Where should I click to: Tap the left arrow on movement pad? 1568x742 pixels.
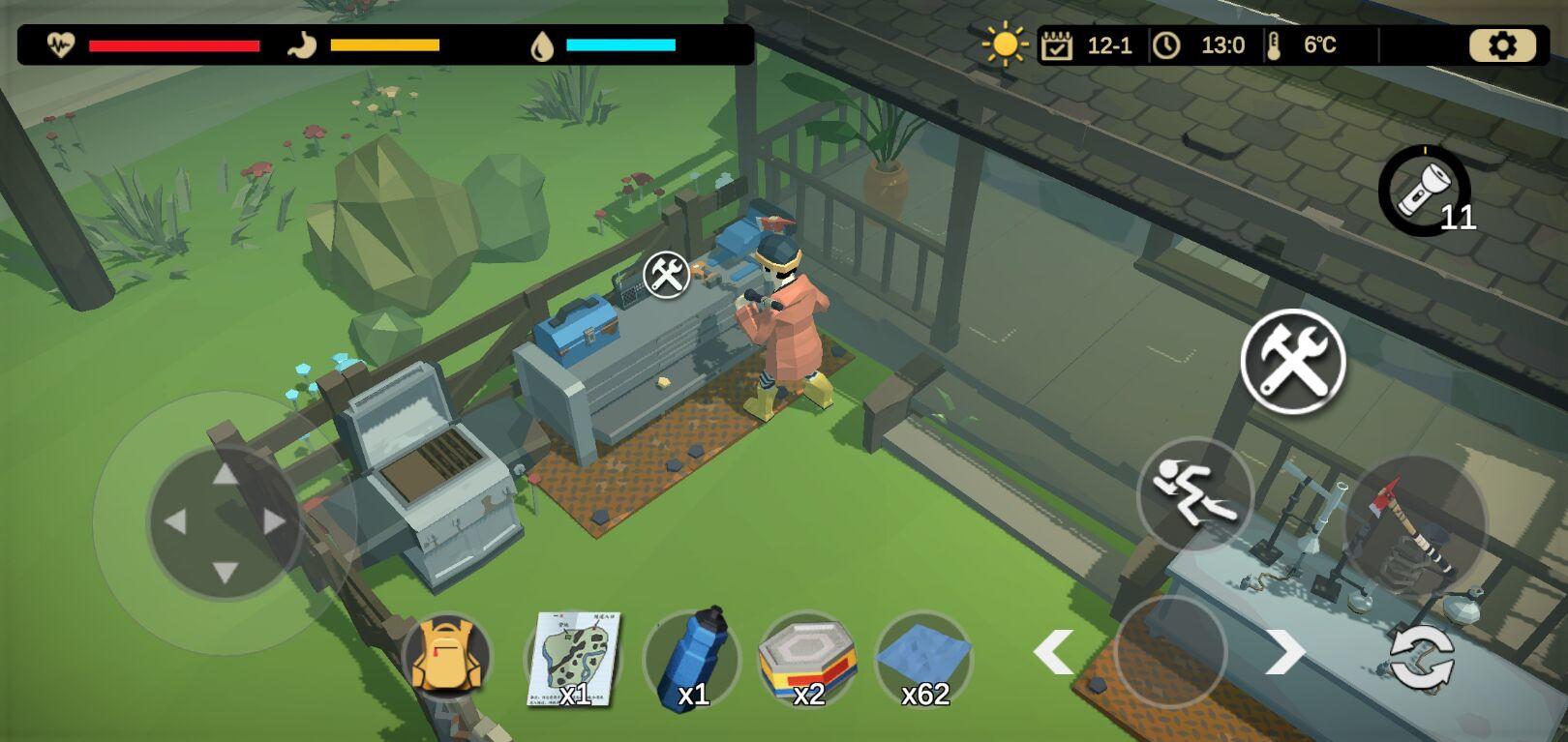pos(175,522)
